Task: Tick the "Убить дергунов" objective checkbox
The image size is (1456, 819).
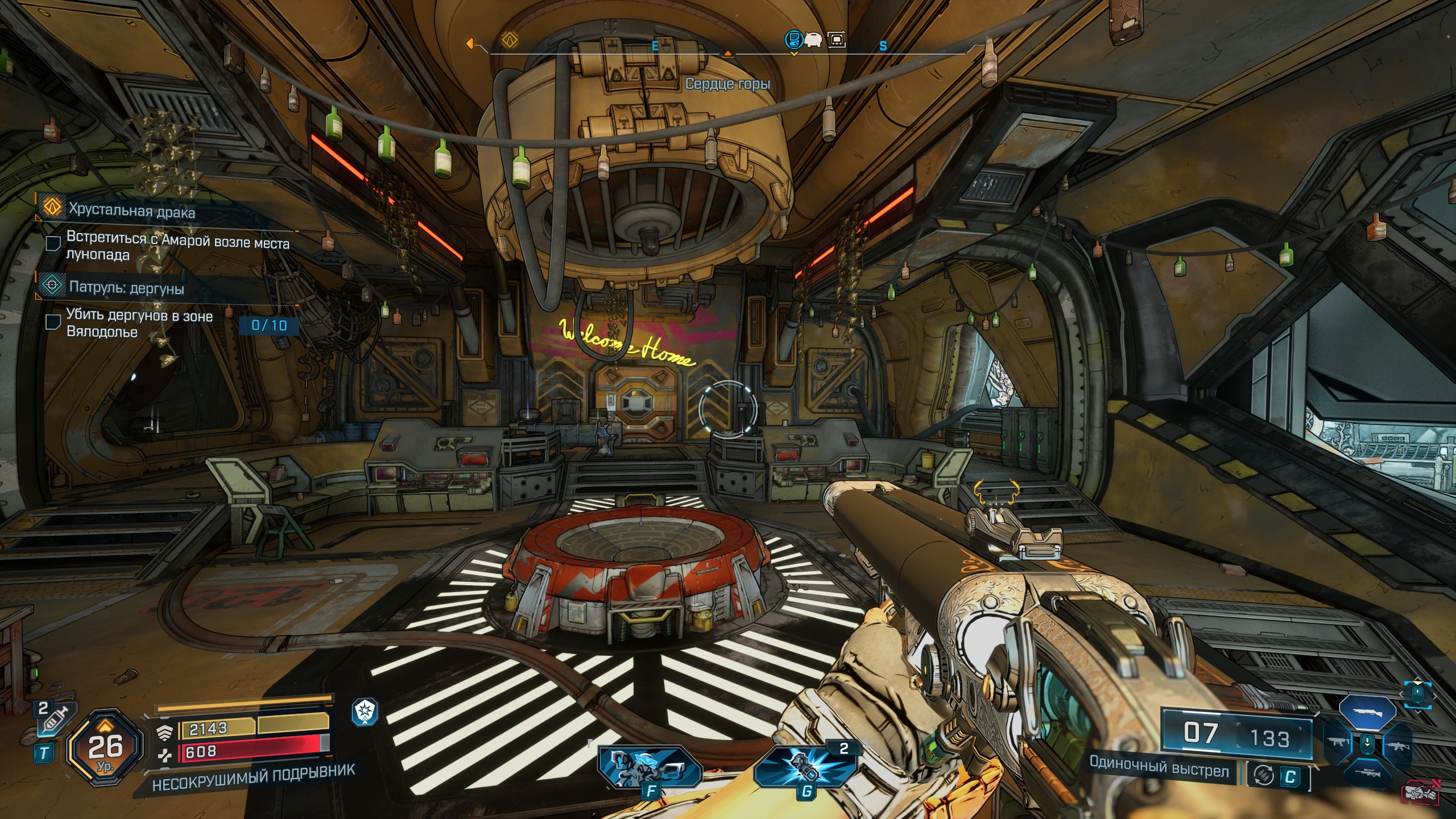Action: click(x=53, y=322)
